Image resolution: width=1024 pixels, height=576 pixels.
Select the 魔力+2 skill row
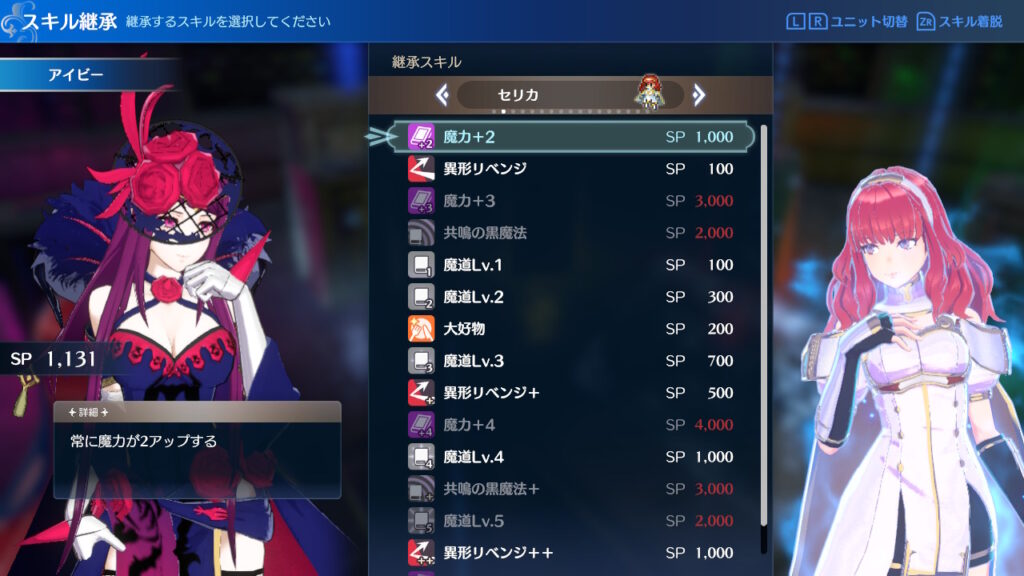(x=570, y=137)
